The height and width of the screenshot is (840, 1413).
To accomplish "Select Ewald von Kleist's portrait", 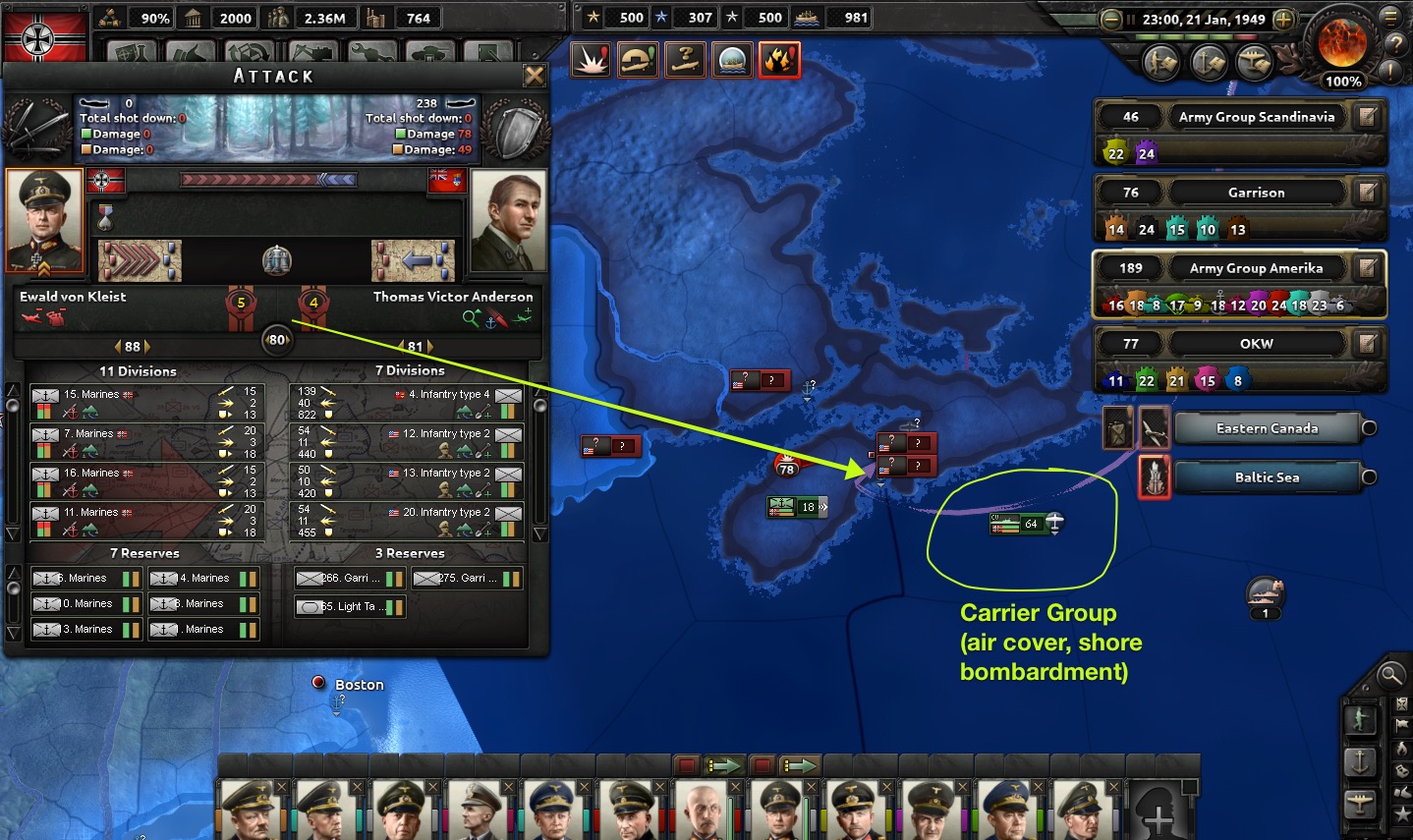I will [x=44, y=220].
